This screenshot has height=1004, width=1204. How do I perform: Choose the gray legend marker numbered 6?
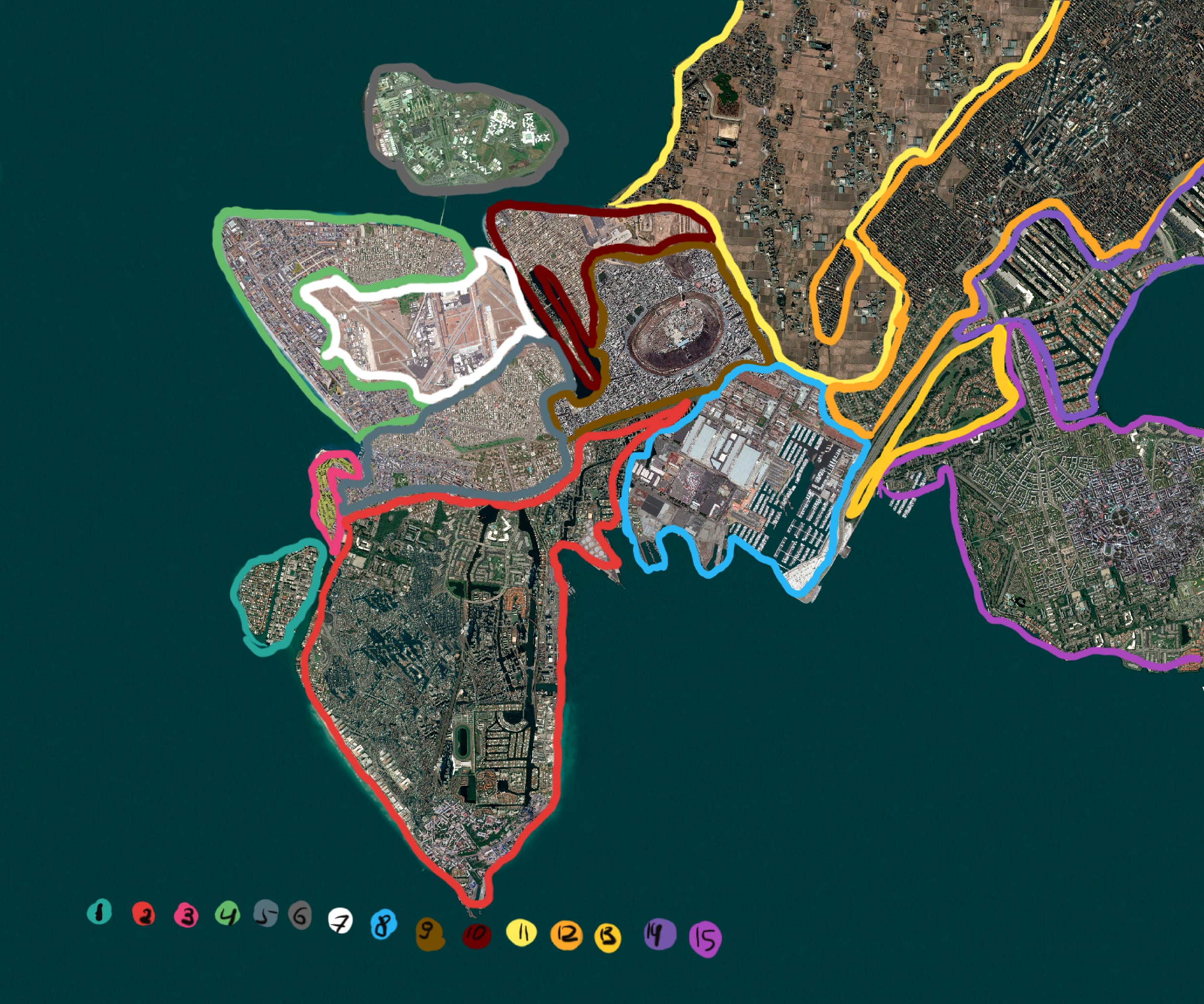[x=300, y=916]
